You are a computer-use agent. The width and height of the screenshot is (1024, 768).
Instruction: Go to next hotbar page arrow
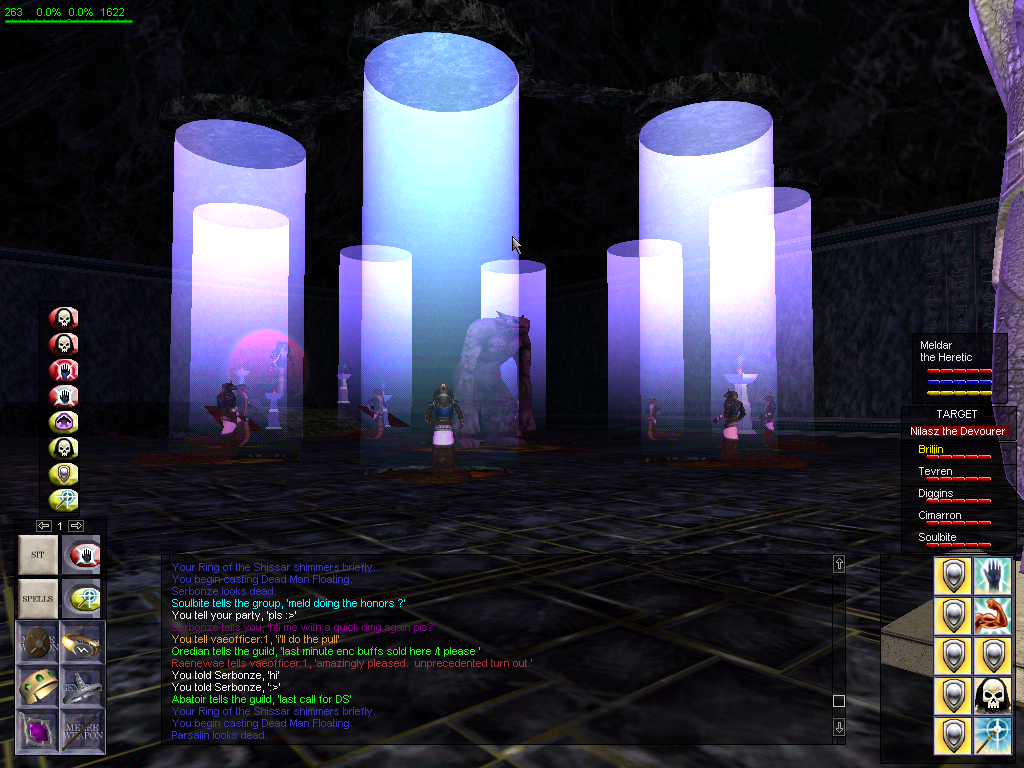[76, 525]
